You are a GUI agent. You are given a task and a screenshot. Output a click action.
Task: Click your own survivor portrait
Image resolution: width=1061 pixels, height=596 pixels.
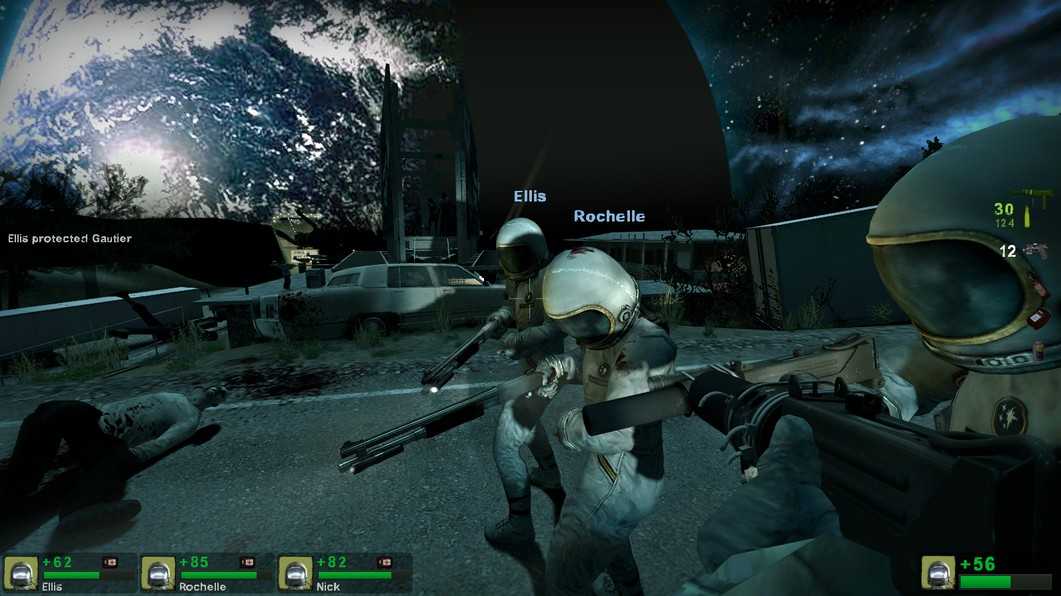[938, 574]
